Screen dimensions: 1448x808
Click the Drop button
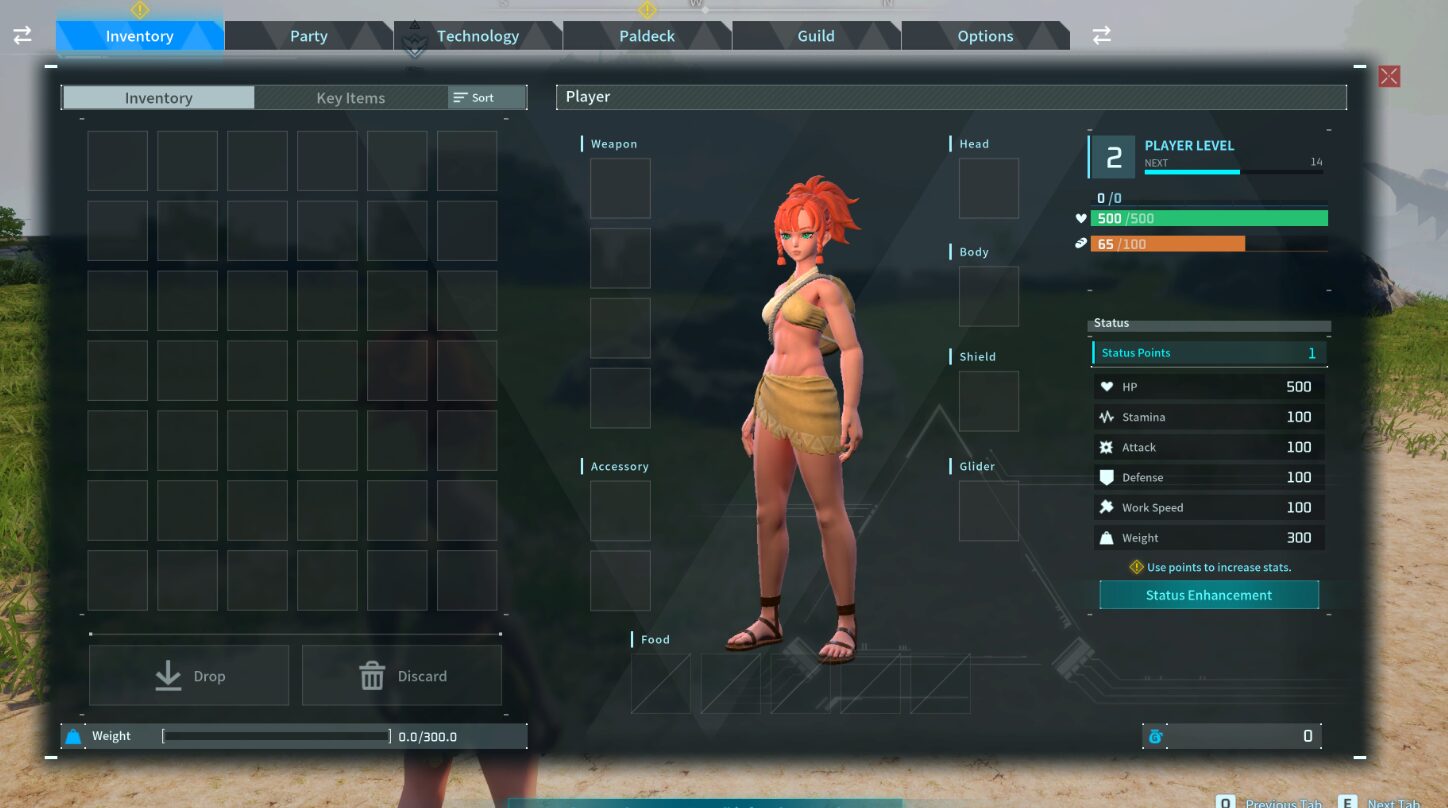coord(189,676)
